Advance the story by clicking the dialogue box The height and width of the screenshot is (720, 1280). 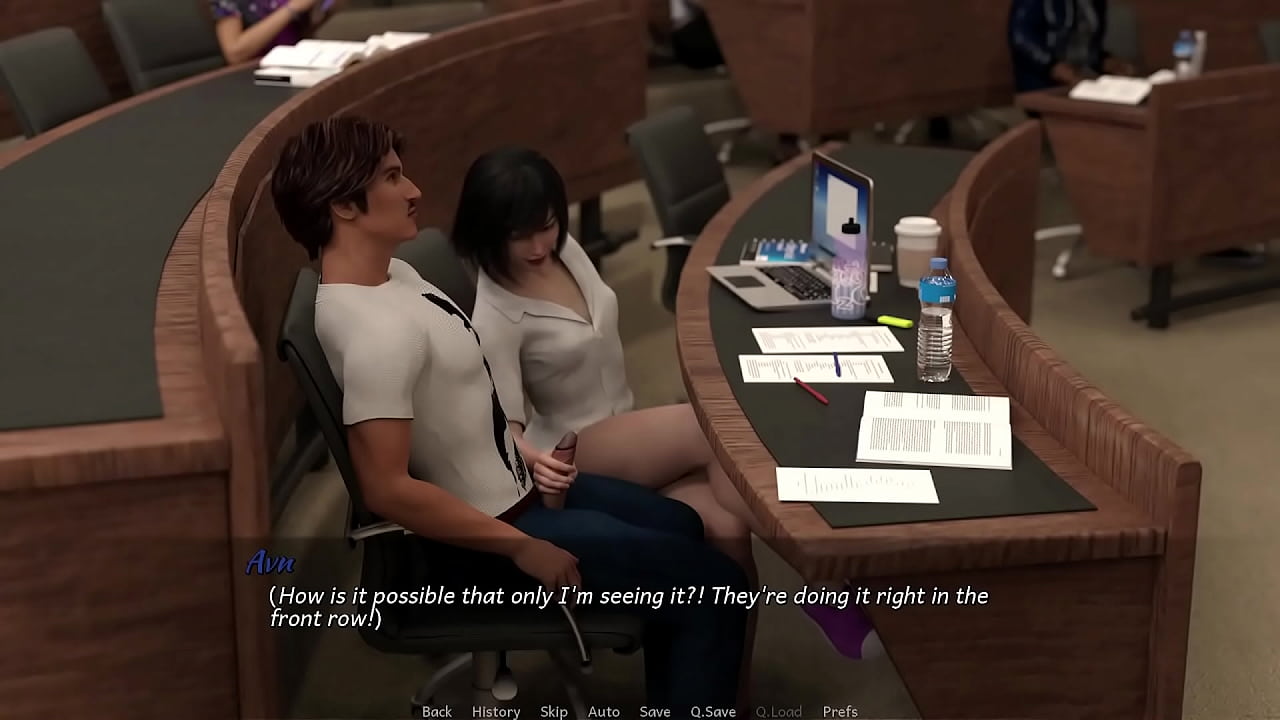pyautogui.click(x=640, y=605)
